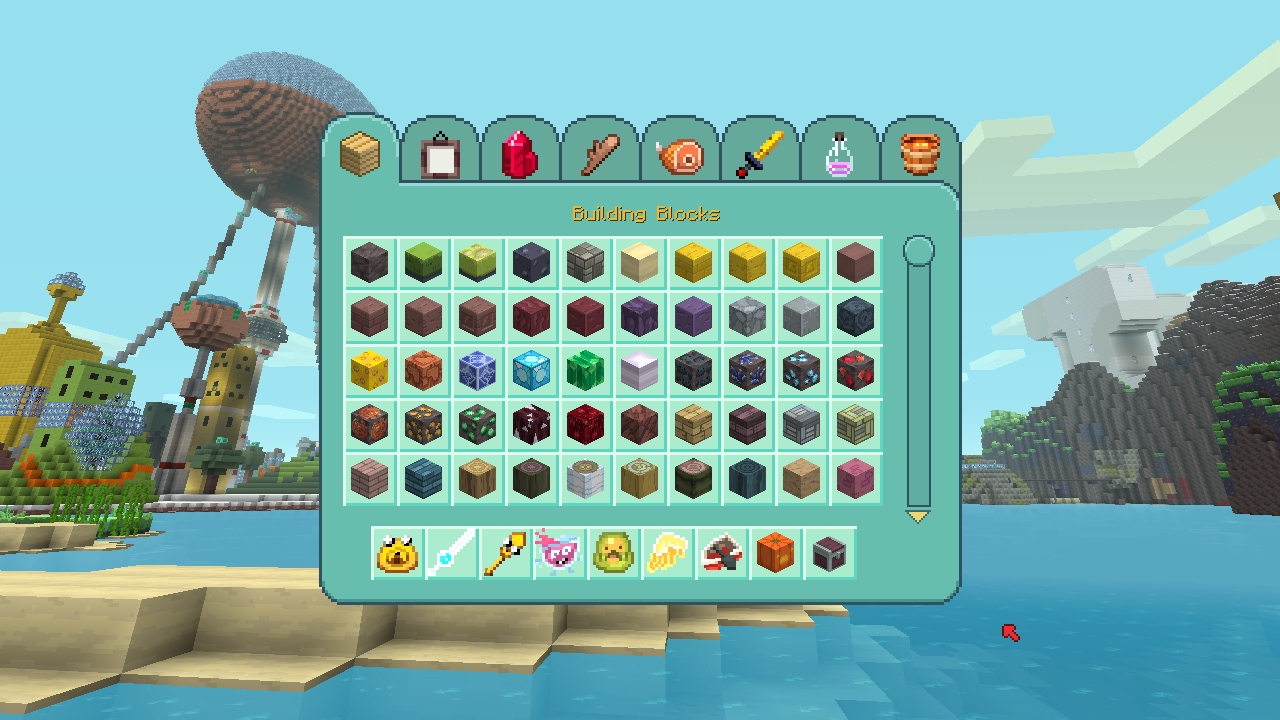The image size is (1280, 720).
Task: Open the Decorations tab with painting icon
Action: 440,152
